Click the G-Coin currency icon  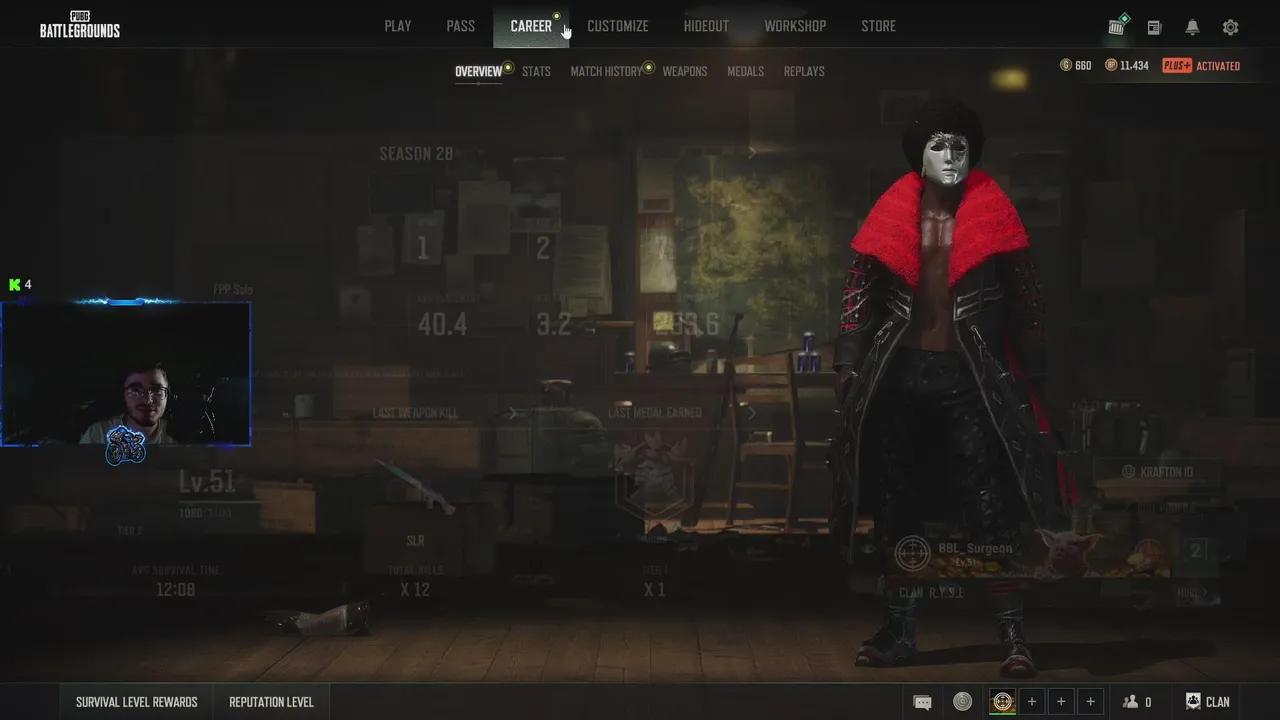pyautogui.click(x=1067, y=65)
